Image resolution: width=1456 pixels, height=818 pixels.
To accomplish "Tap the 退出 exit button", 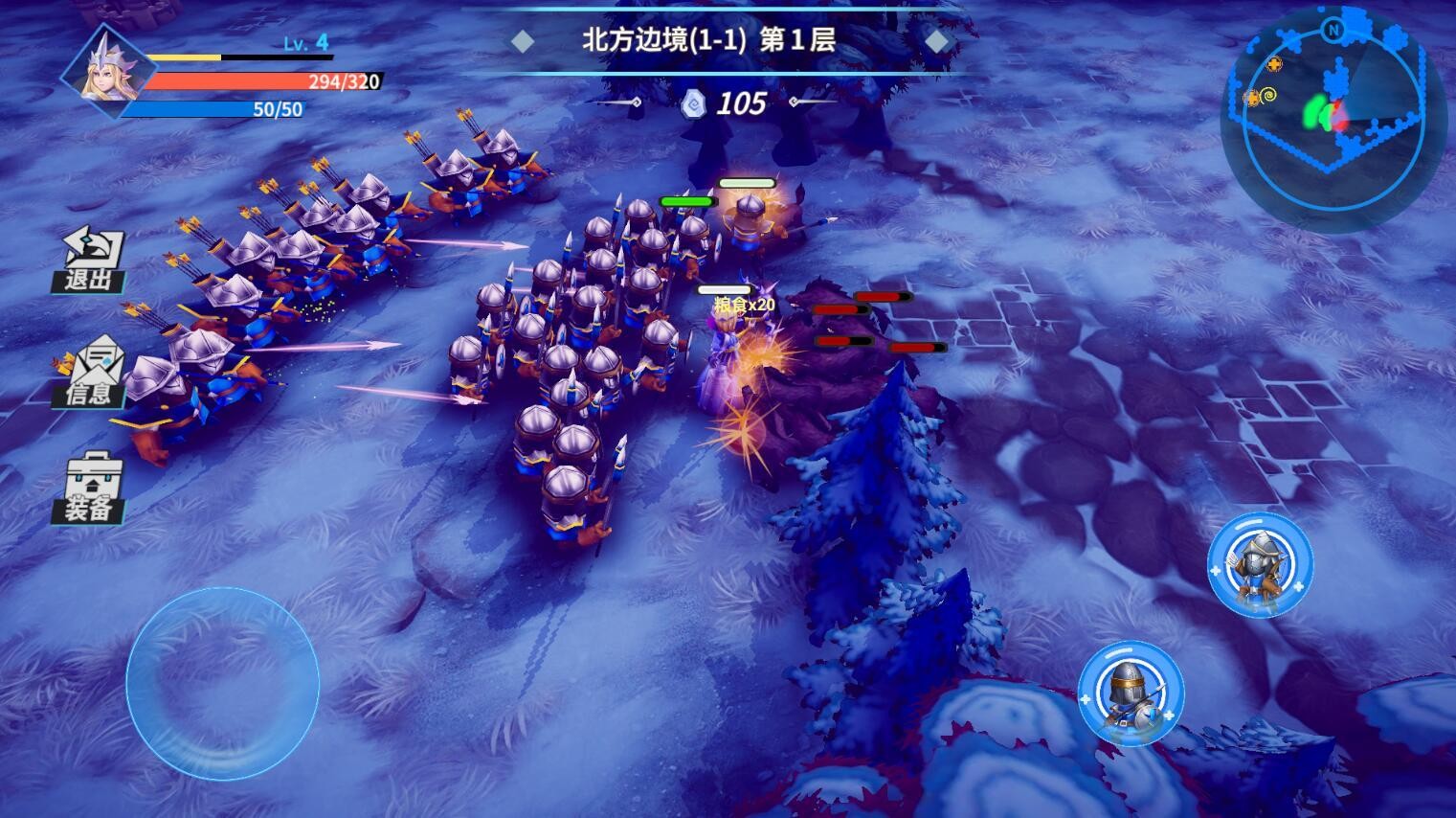I will (x=90, y=259).
